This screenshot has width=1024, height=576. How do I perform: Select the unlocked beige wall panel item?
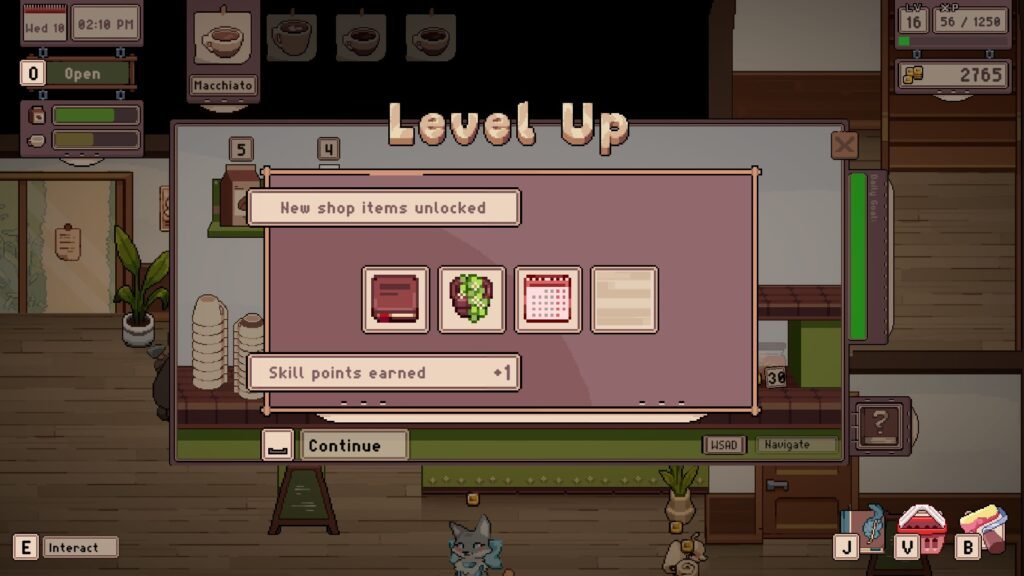(x=624, y=299)
